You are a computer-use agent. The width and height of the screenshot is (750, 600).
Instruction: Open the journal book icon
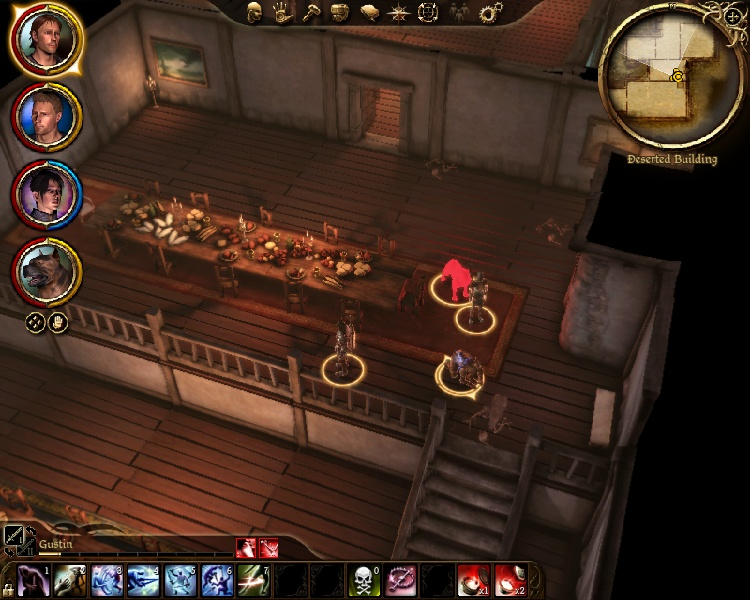[x=369, y=12]
